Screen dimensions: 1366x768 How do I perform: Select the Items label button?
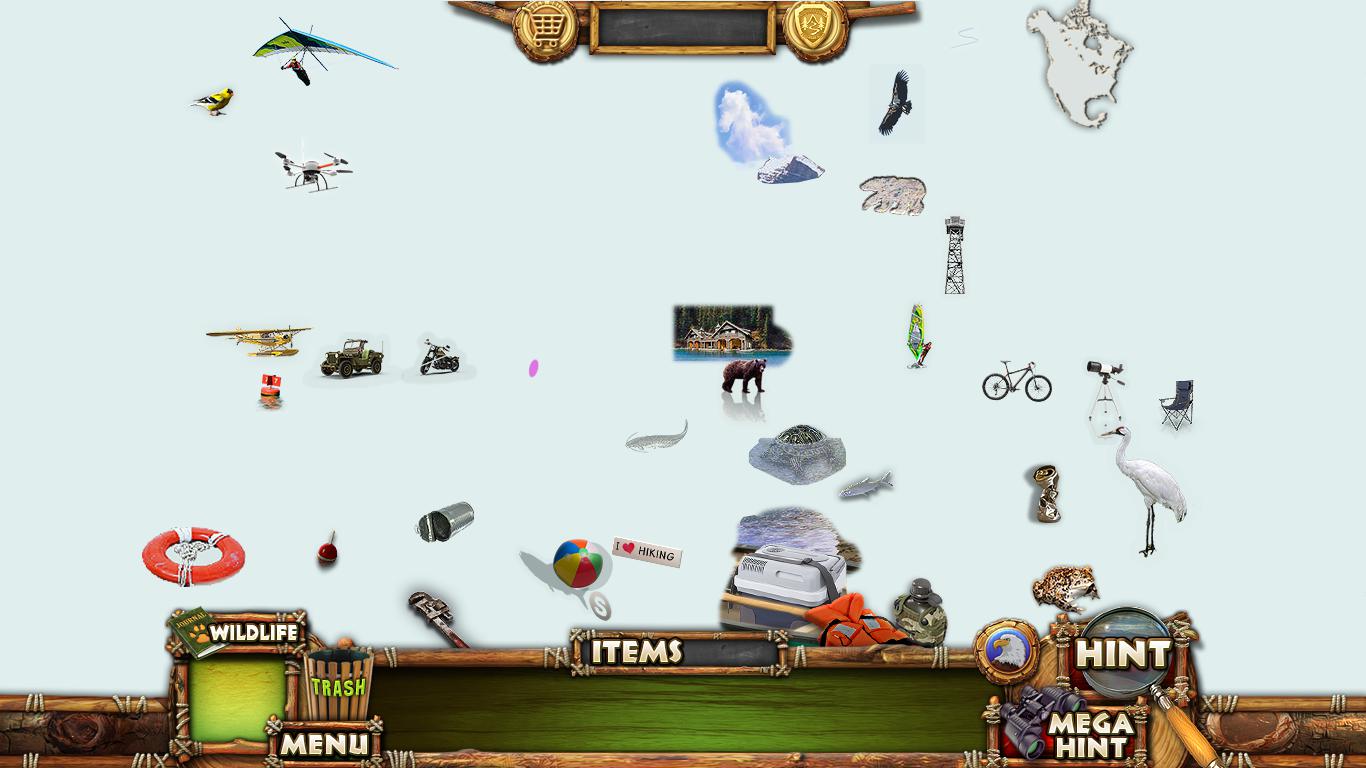637,652
